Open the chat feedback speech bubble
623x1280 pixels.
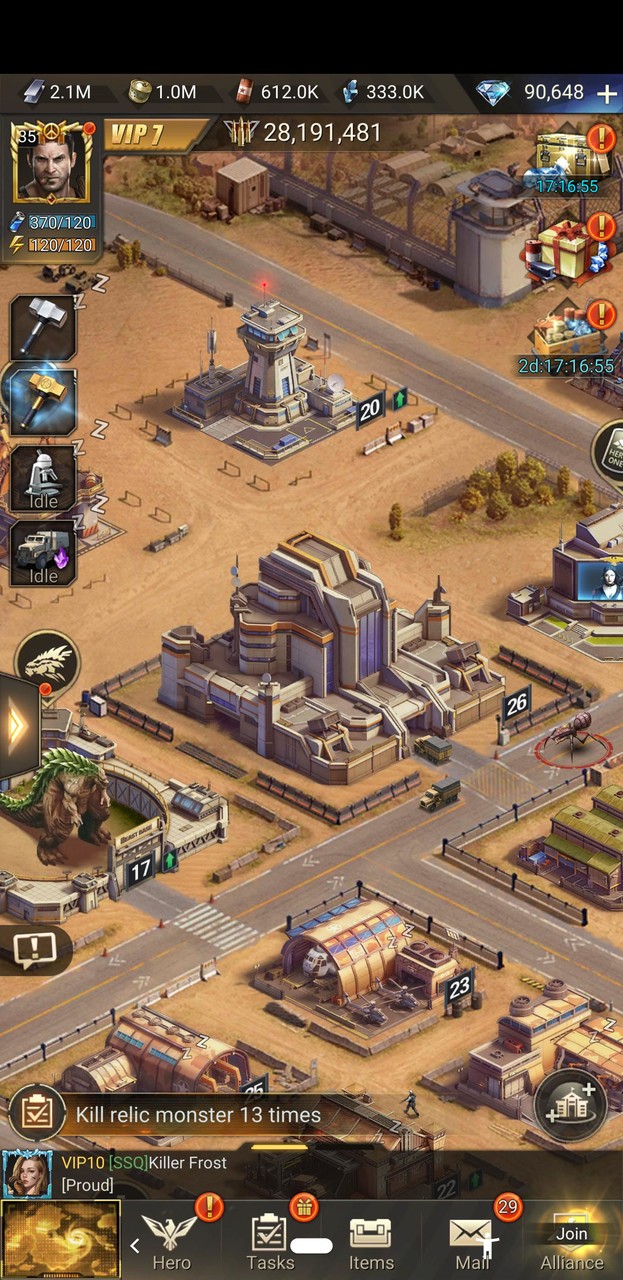point(34,948)
